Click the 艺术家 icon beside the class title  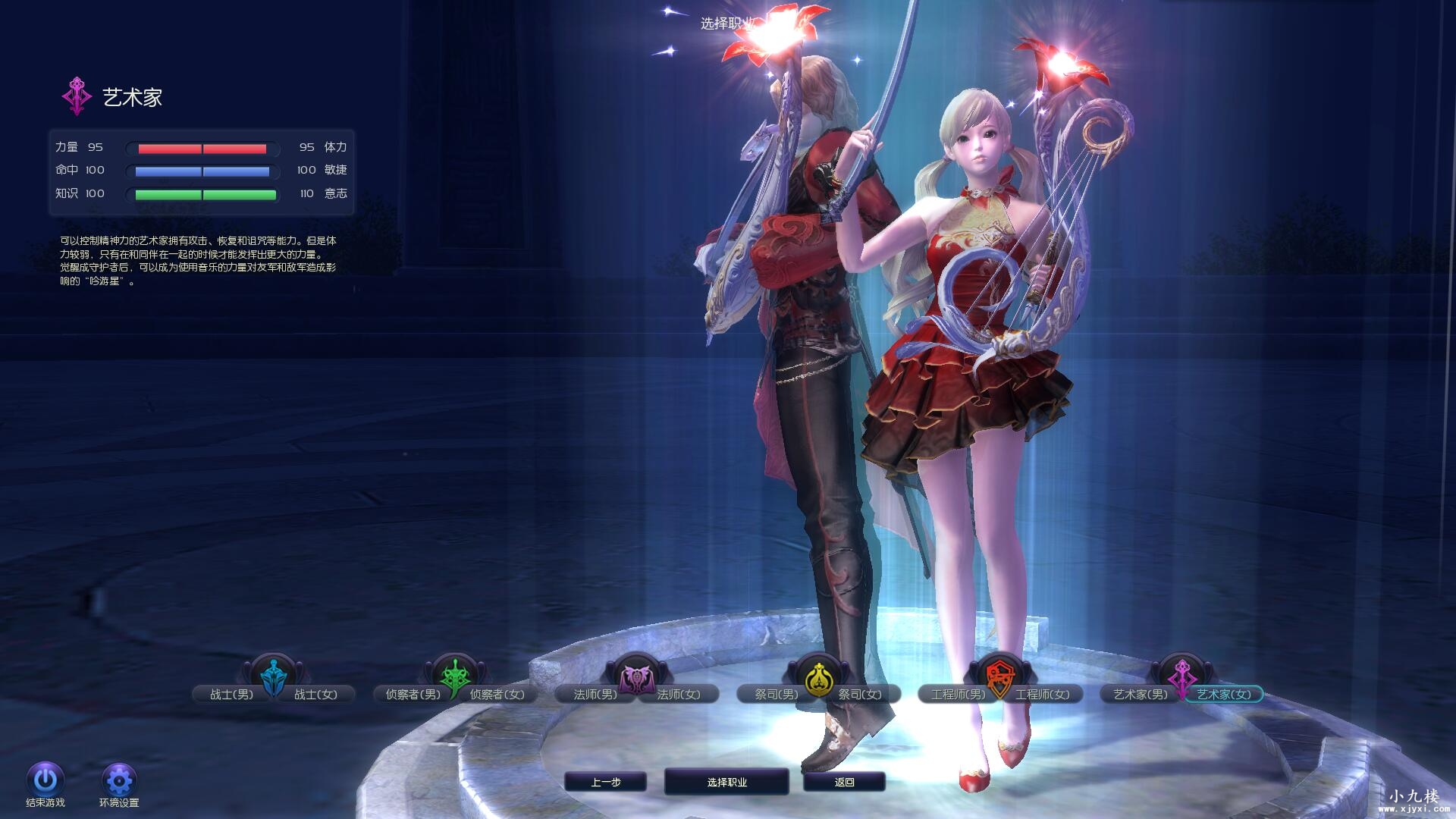75,96
